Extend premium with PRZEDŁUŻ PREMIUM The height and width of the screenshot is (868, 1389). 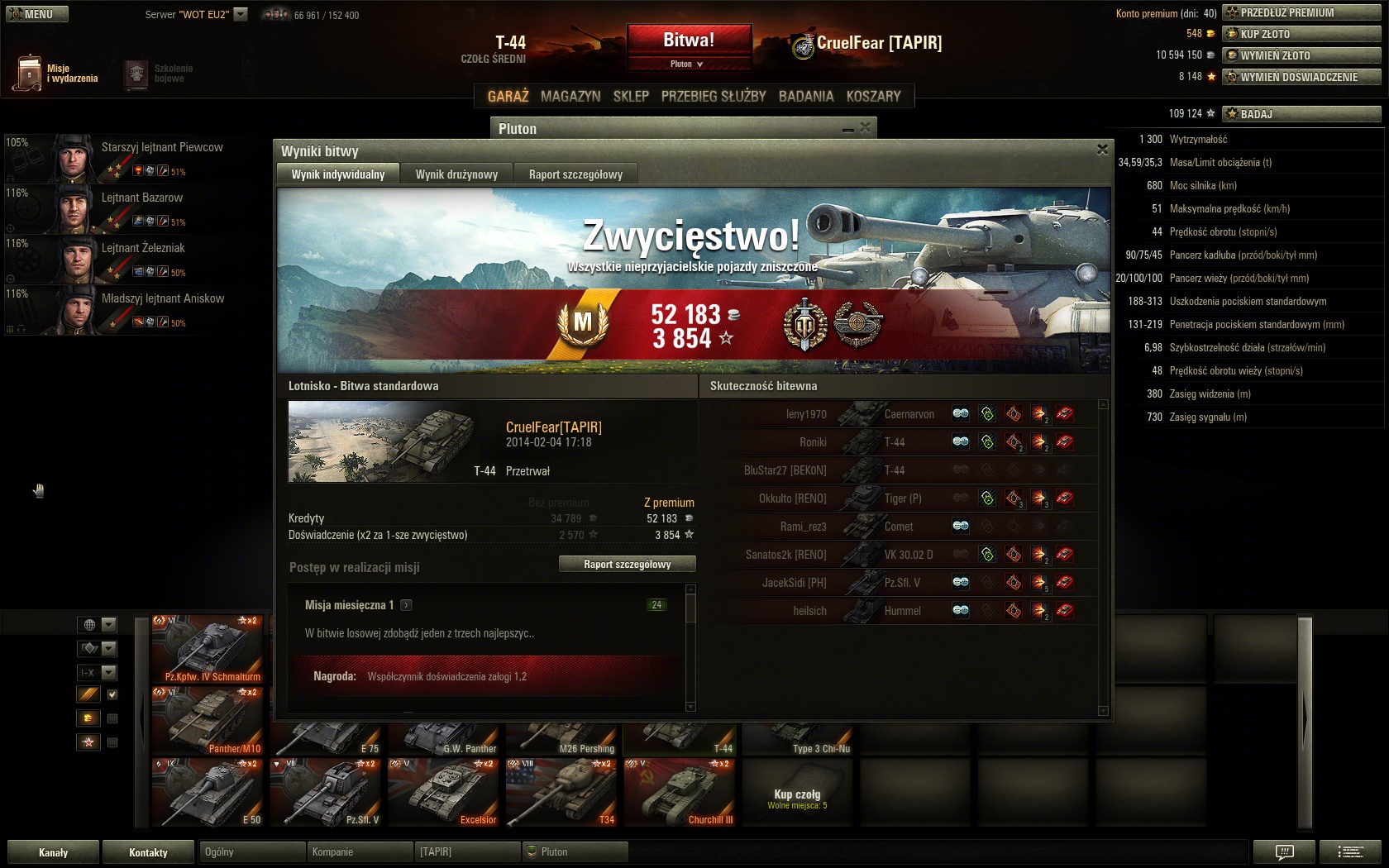coord(1301,12)
